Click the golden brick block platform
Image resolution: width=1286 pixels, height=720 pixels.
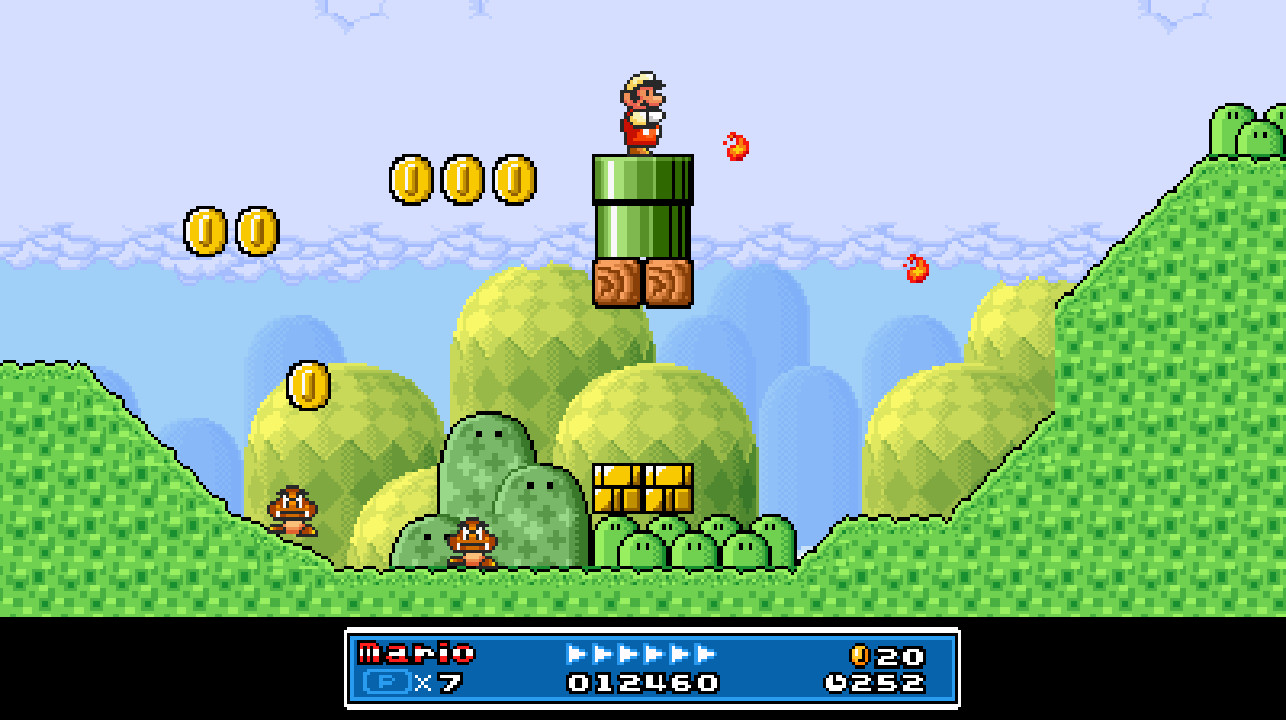(644, 488)
